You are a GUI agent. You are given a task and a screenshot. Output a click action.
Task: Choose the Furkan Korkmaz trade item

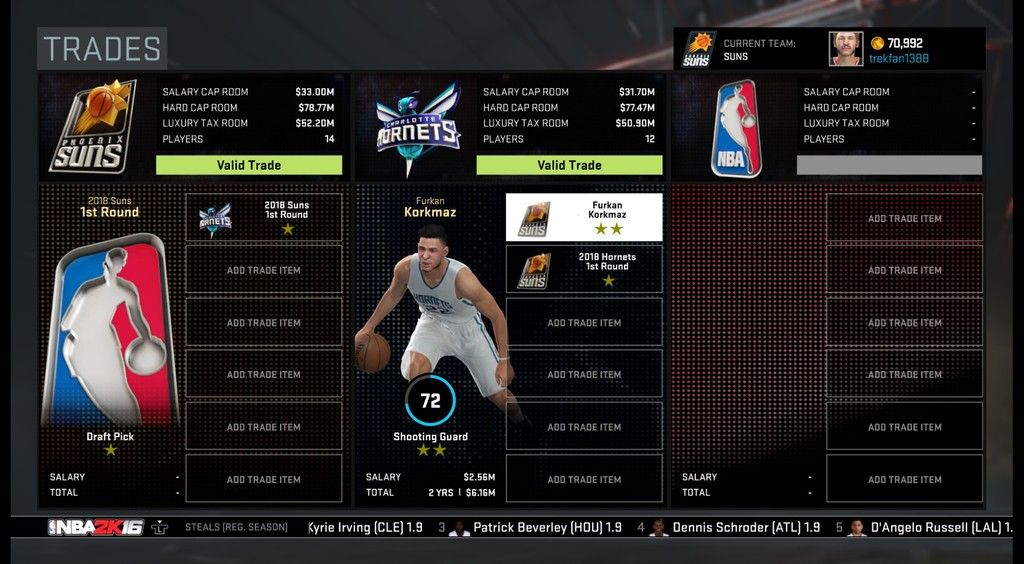pyautogui.click(x=584, y=217)
